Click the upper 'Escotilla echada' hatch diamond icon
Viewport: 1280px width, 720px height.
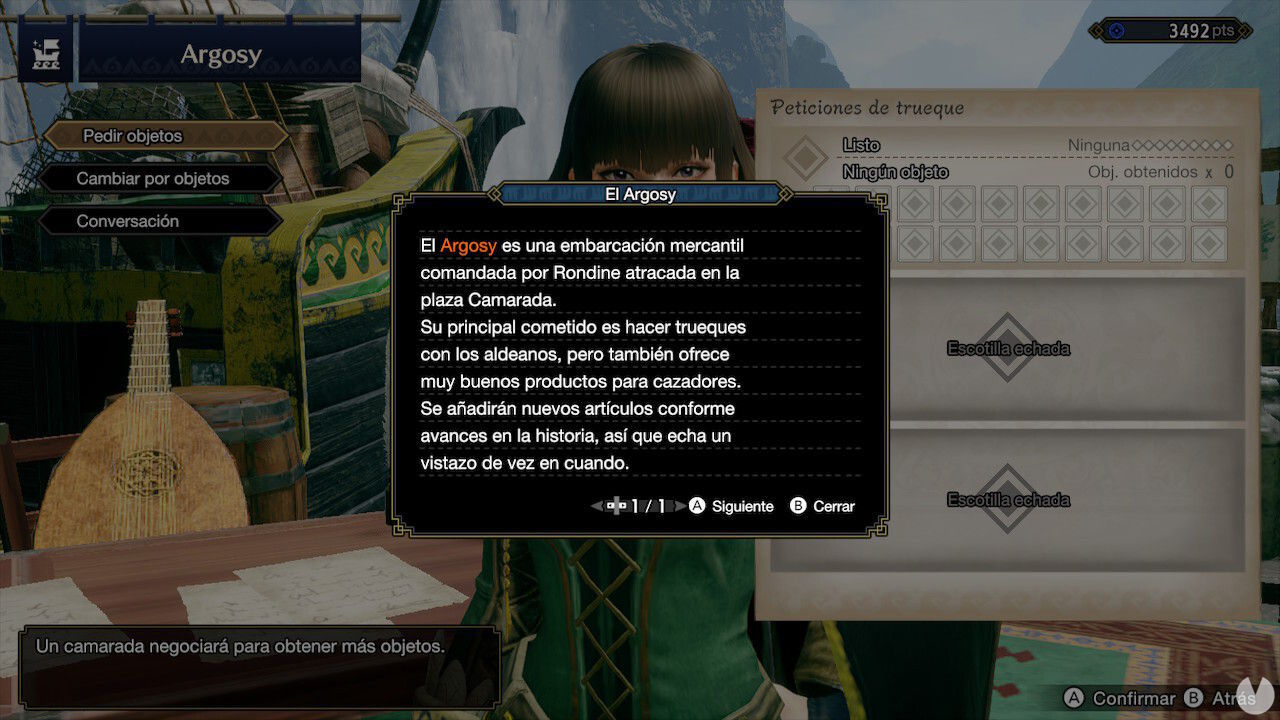click(1007, 348)
